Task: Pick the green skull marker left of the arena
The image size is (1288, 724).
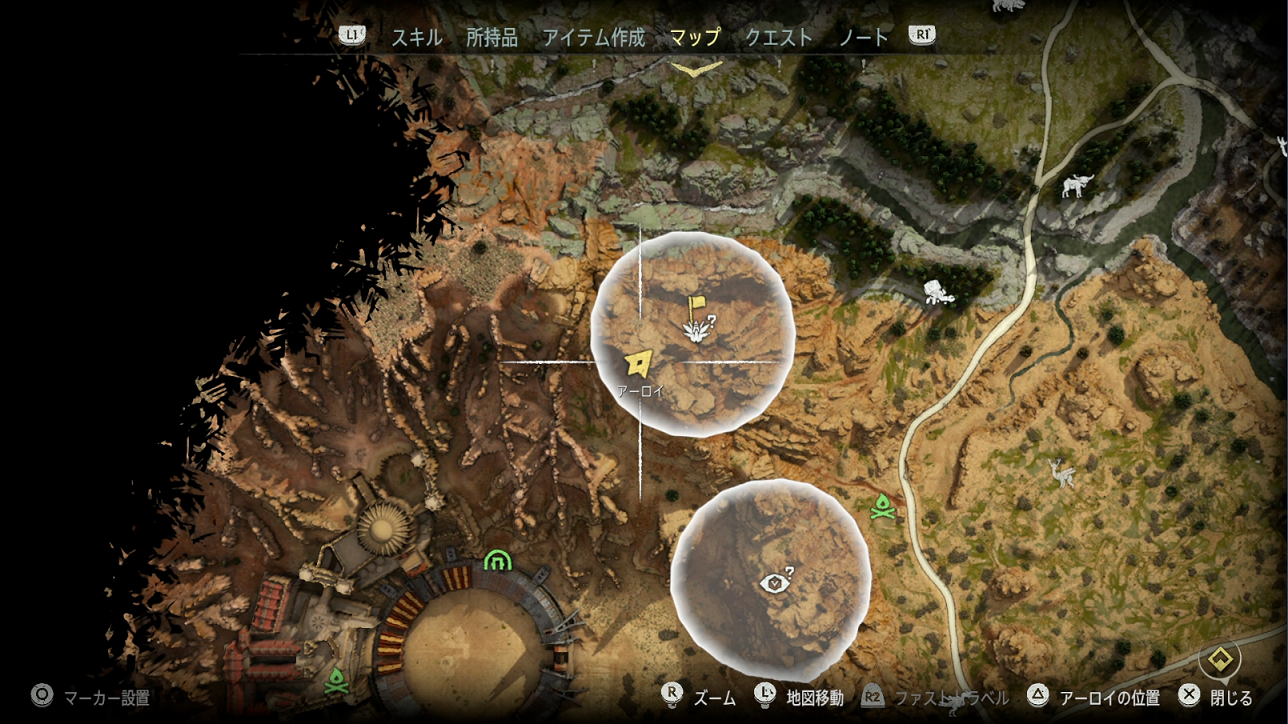Action: pyautogui.click(x=334, y=681)
